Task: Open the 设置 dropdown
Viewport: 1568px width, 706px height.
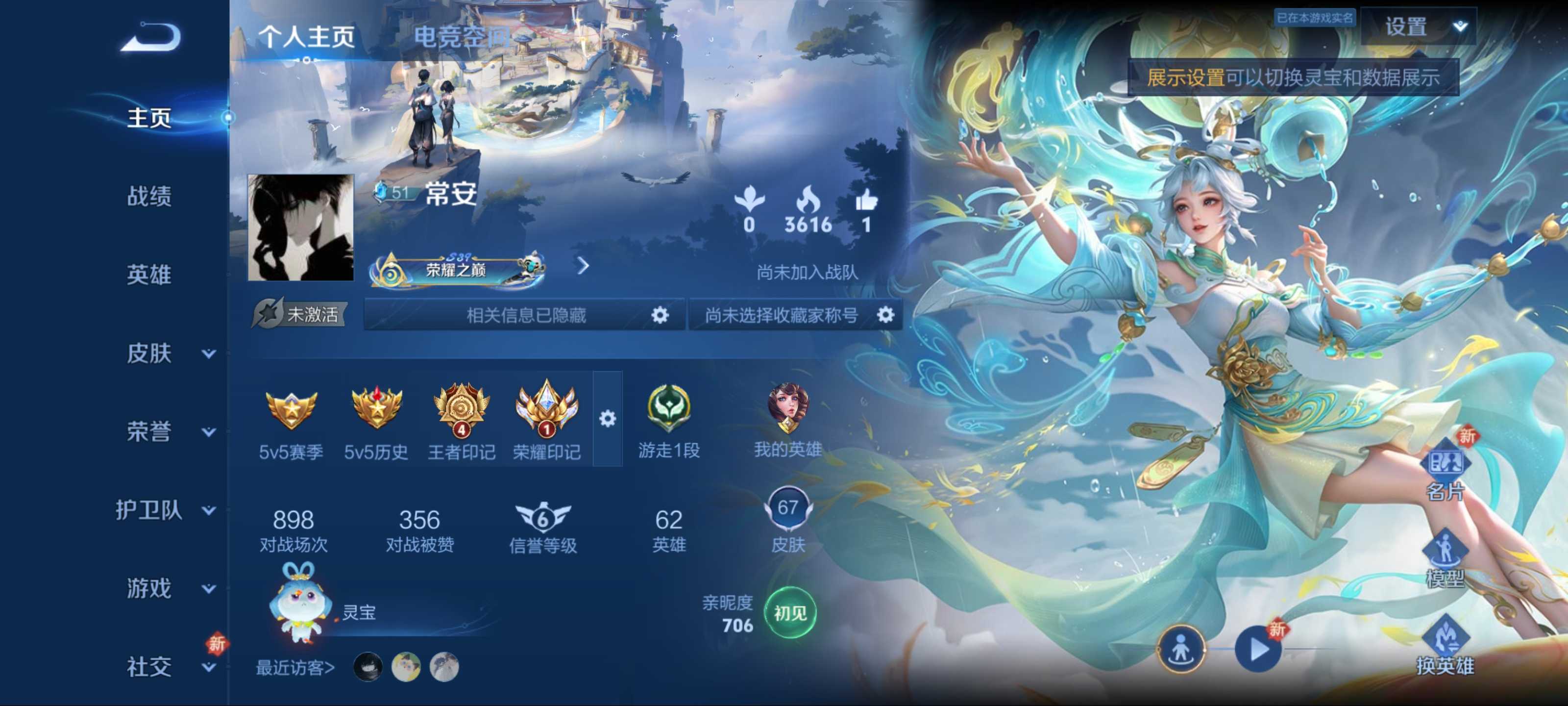Action: tap(1418, 27)
